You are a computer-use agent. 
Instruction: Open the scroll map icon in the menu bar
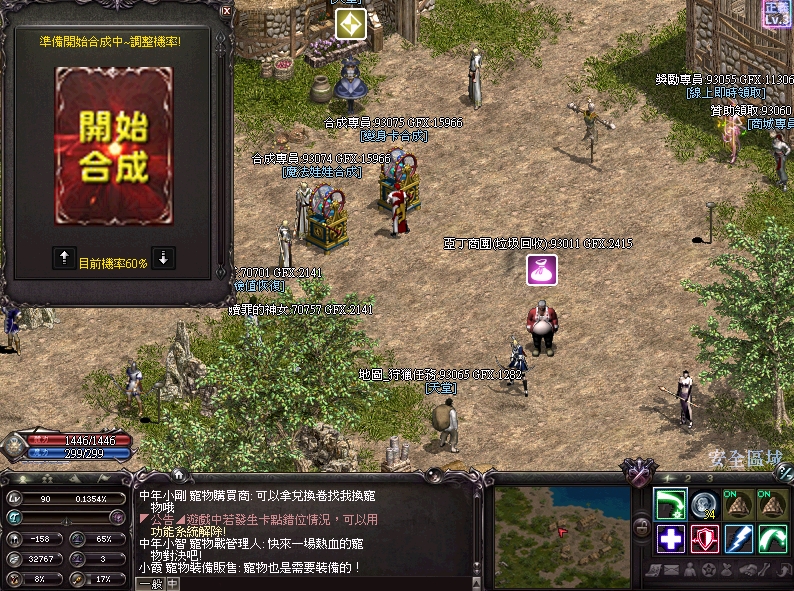(x=654, y=571)
